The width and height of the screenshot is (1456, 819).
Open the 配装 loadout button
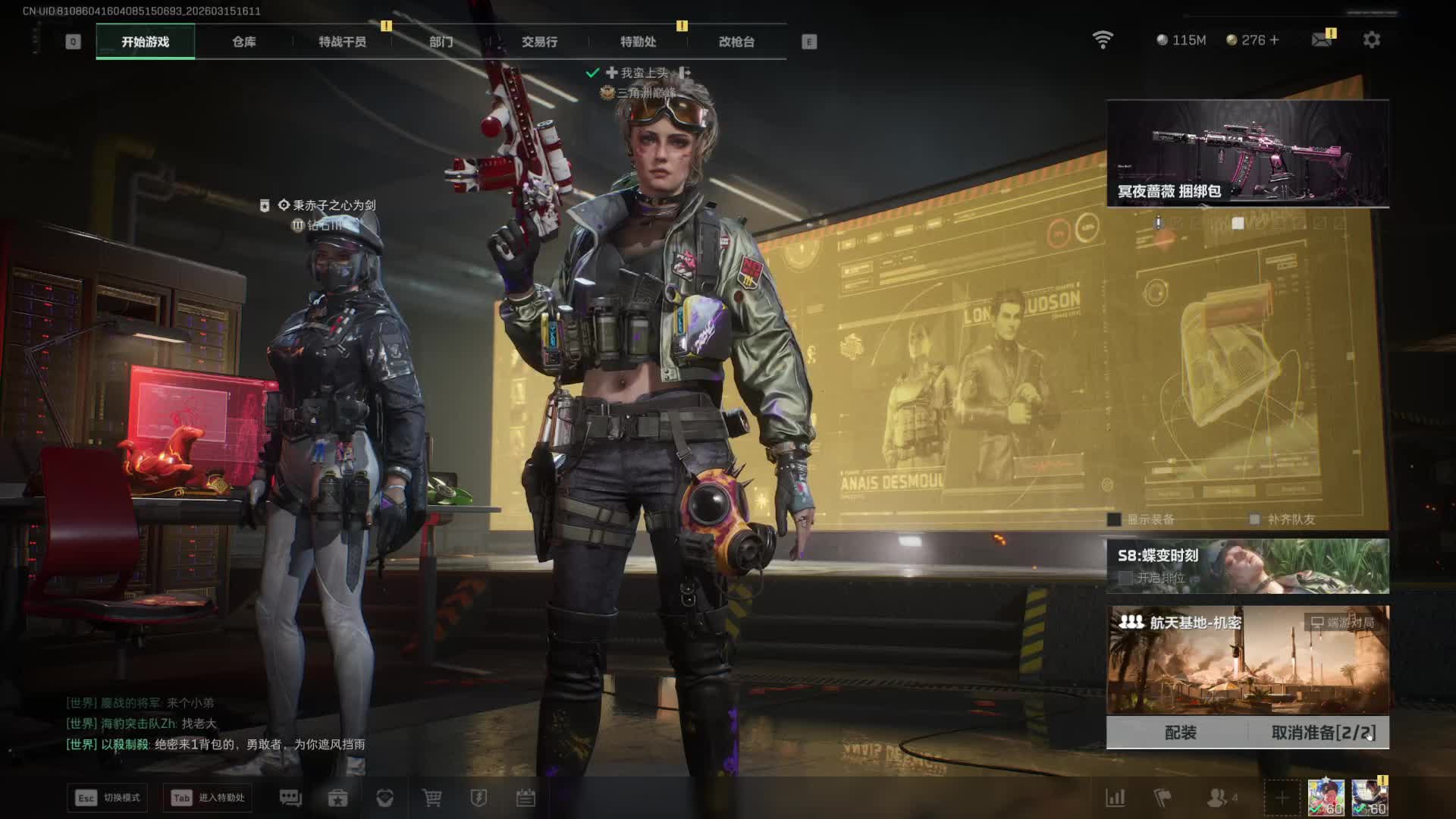pyautogui.click(x=1180, y=733)
